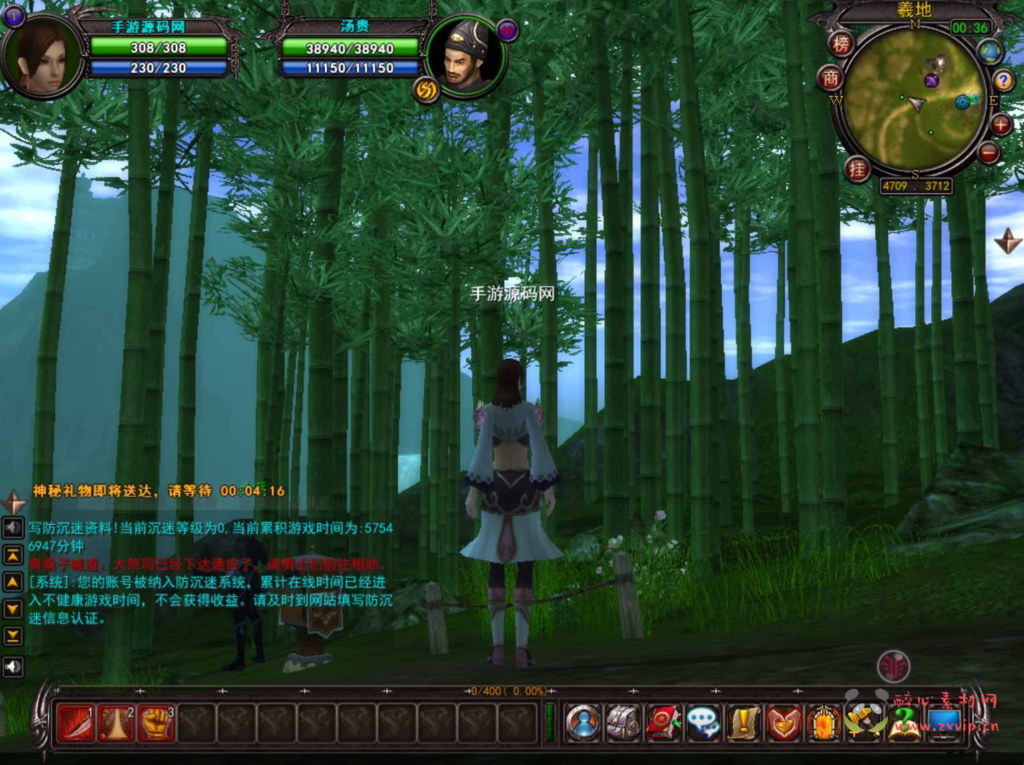Activate the red blade slash skill

click(75, 722)
